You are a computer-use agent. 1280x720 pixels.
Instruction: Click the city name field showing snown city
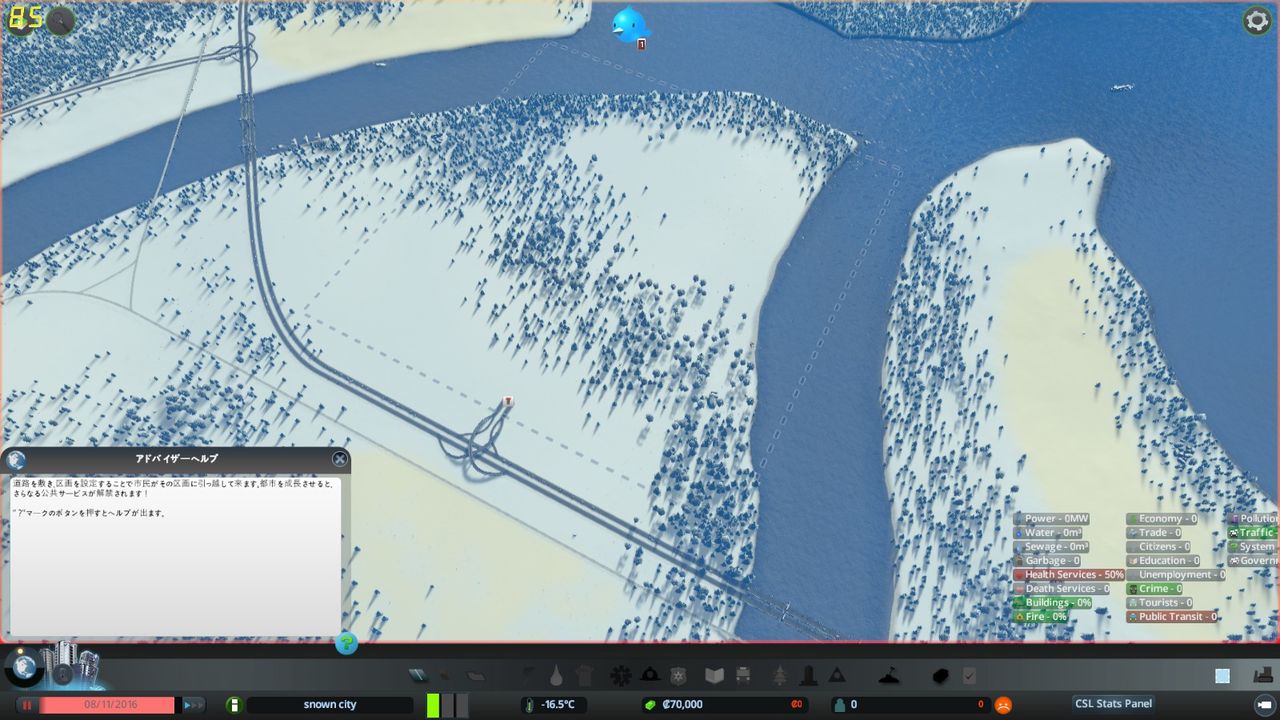[333, 703]
